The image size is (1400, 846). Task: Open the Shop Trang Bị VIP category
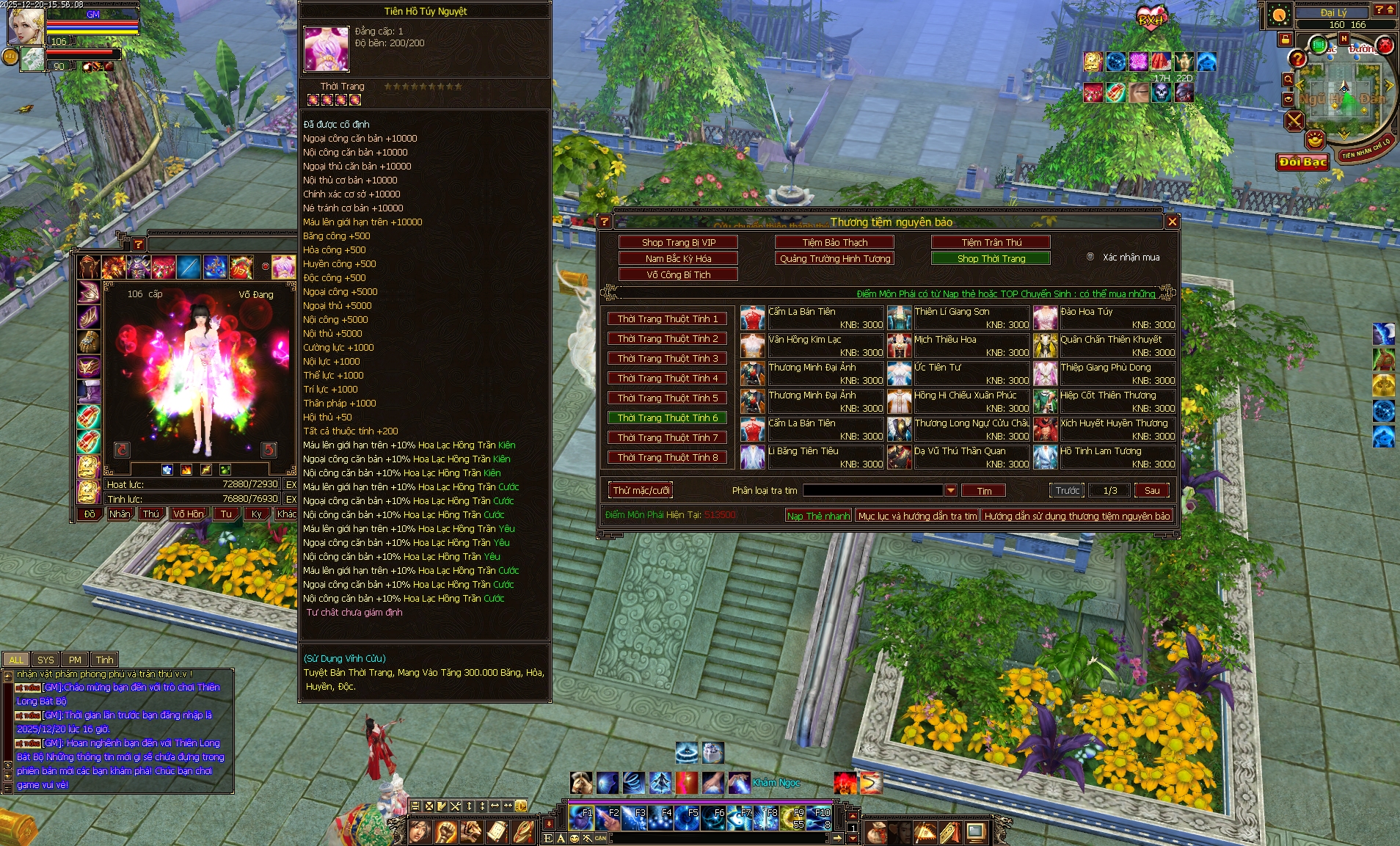coord(678,242)
